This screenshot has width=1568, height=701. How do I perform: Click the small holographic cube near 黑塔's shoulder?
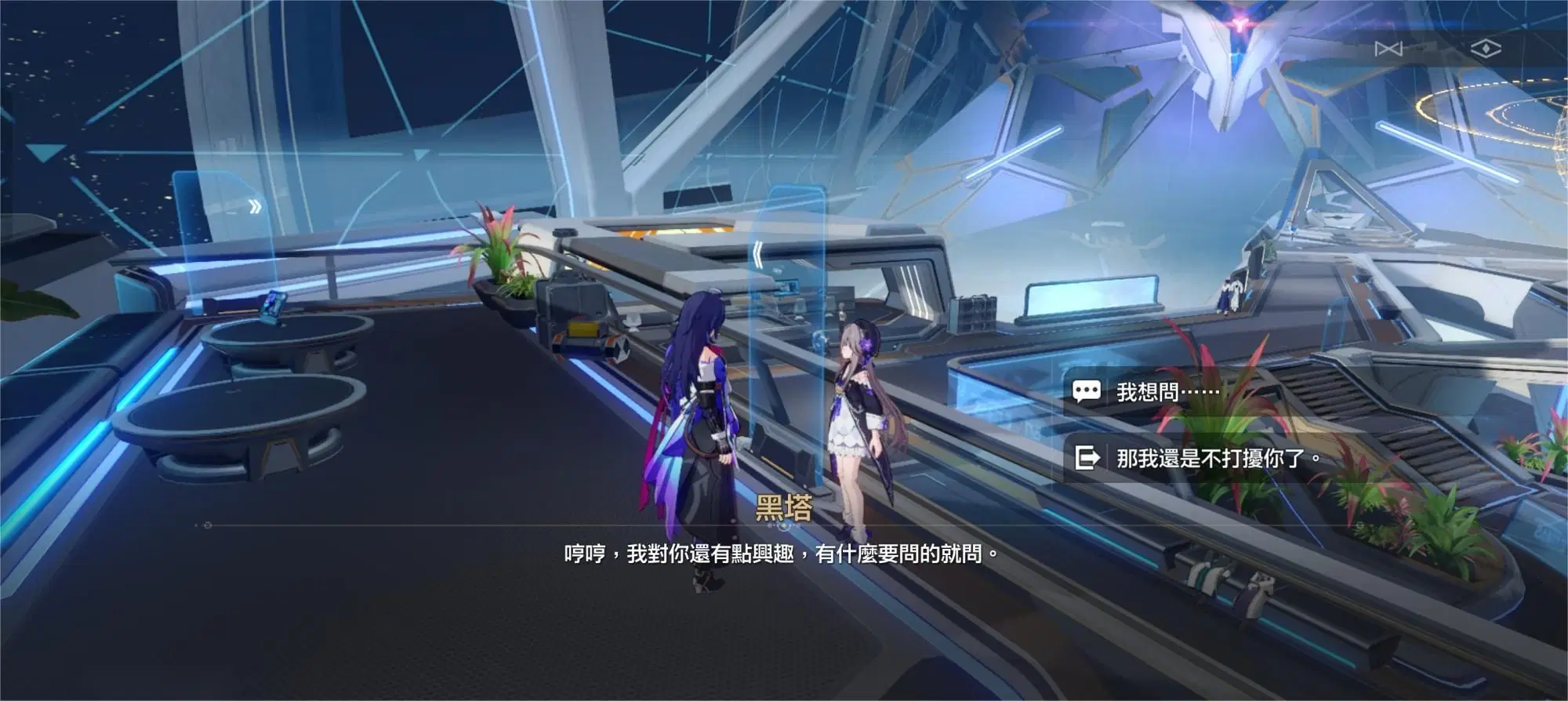820,343
